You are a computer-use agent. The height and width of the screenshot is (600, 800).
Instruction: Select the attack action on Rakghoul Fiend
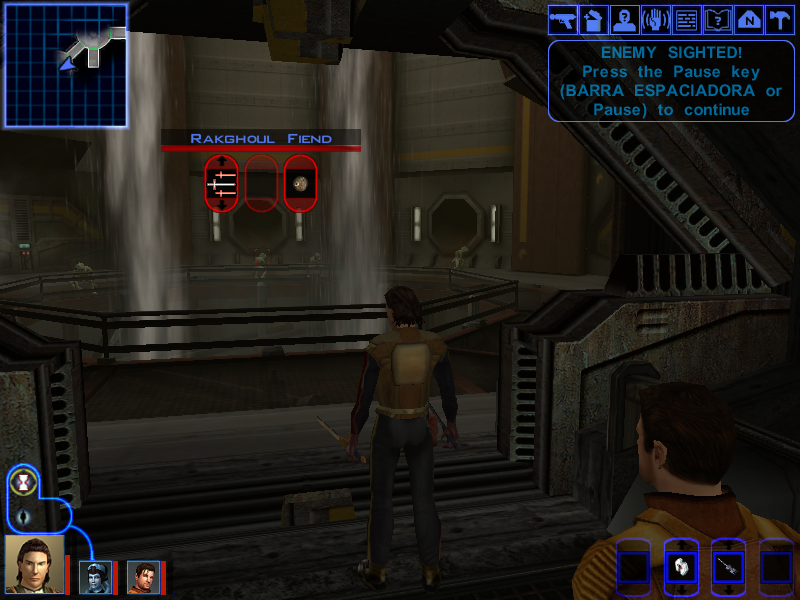pos(221,183)
